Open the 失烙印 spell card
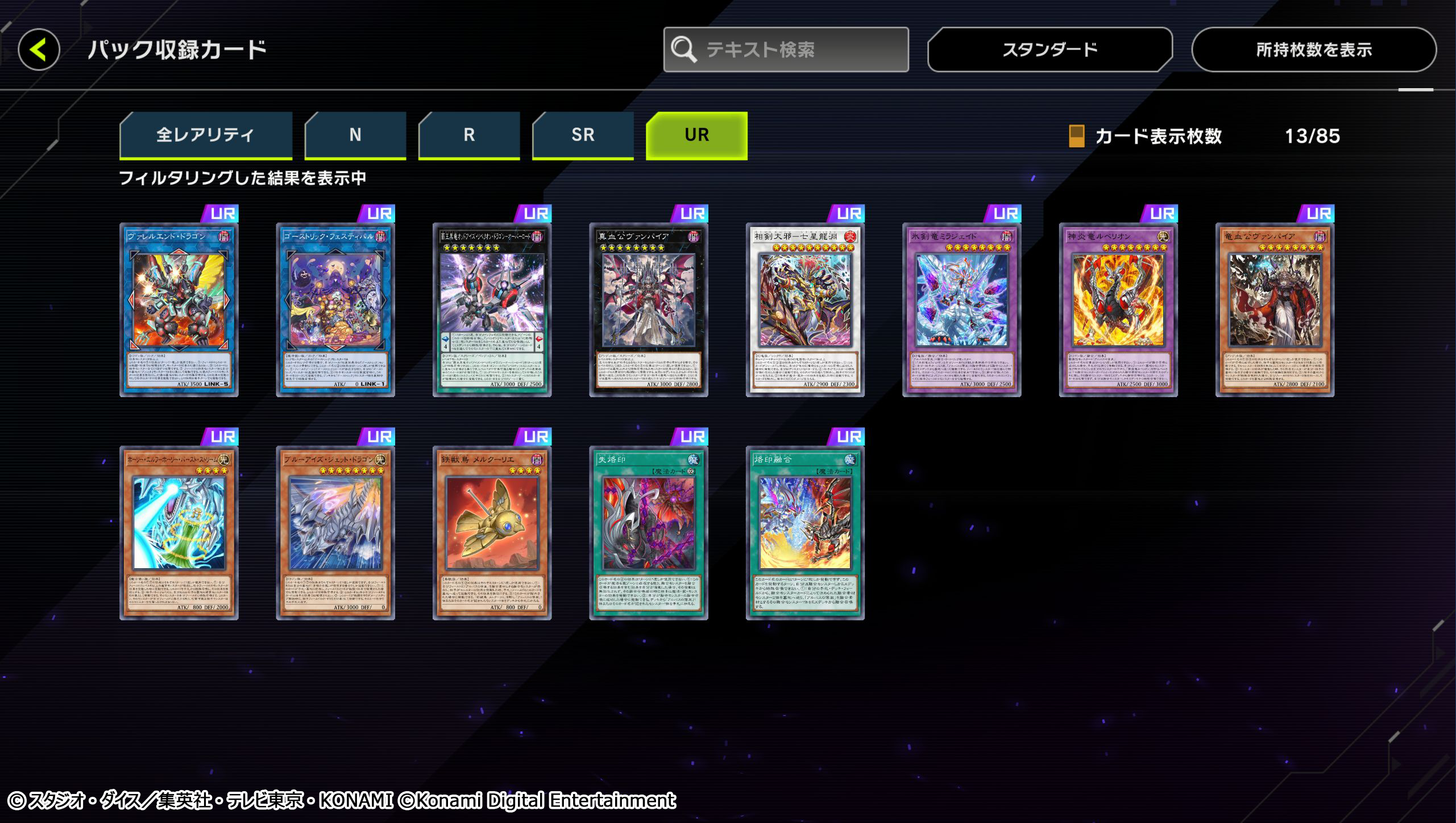Screen dimensions: 1456x823 (x=649, y=532)
